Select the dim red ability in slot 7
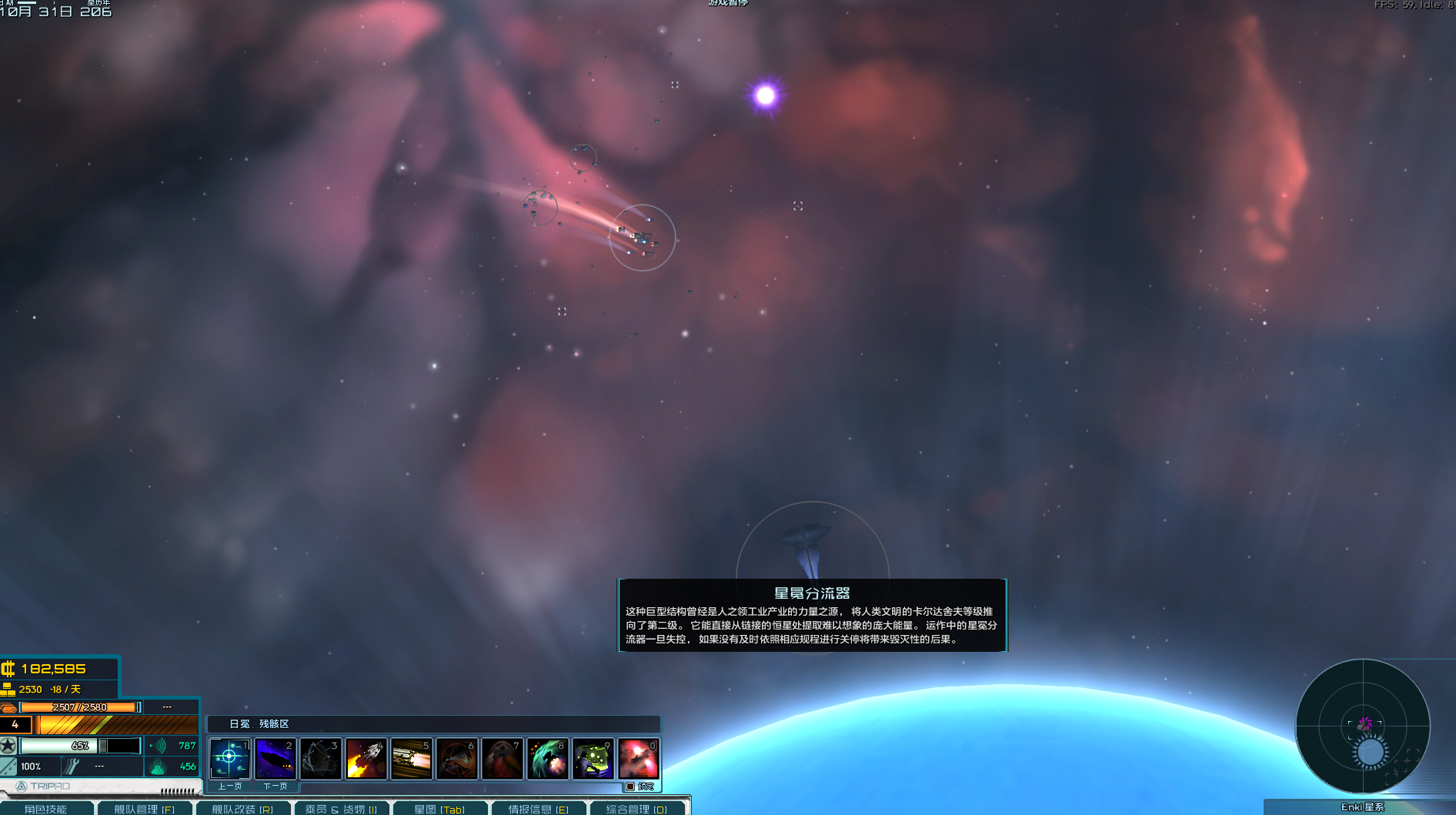The height and width of the screenshot is (815, 1456). click(x=502, y=759)
